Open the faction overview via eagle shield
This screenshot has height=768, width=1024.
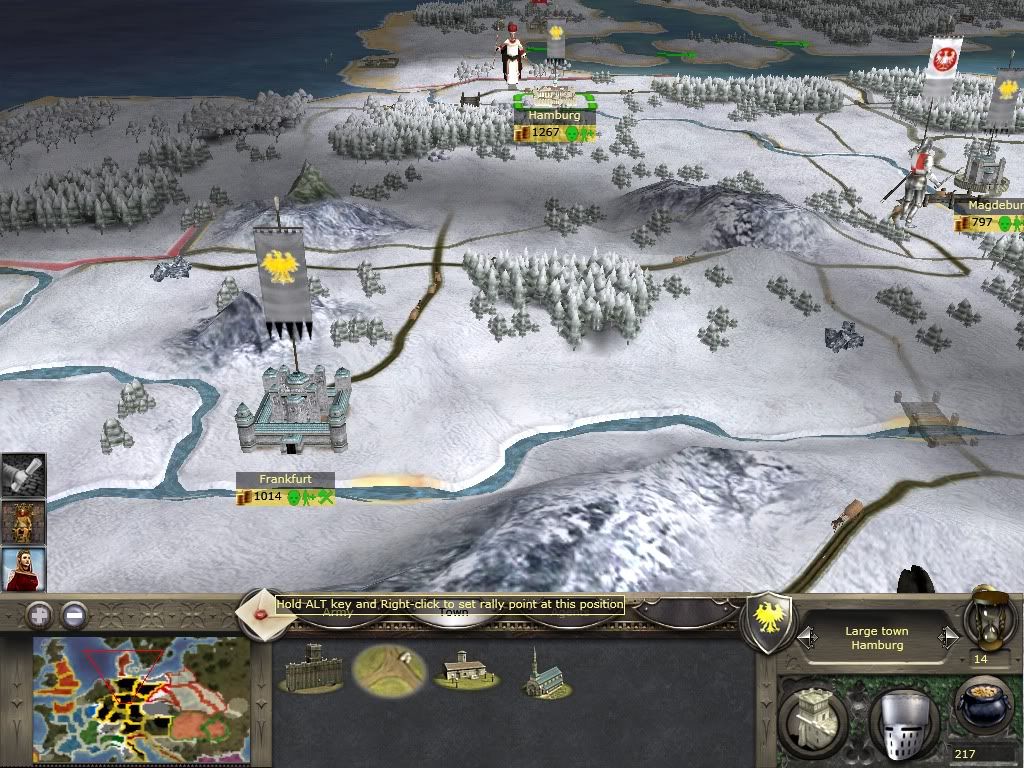click(769, 622)
